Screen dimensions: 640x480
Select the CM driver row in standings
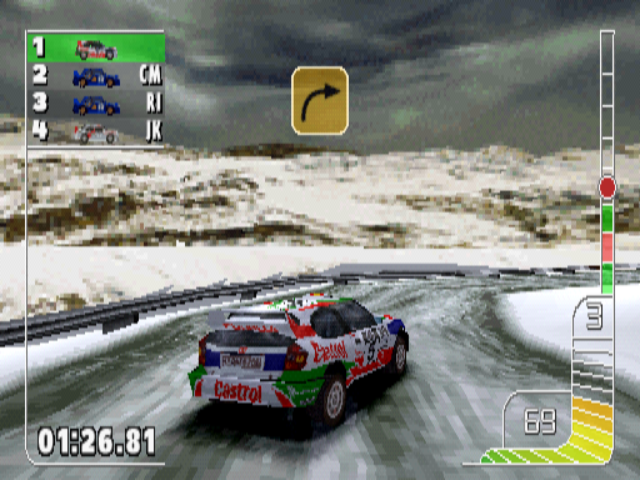coord(96,76)
